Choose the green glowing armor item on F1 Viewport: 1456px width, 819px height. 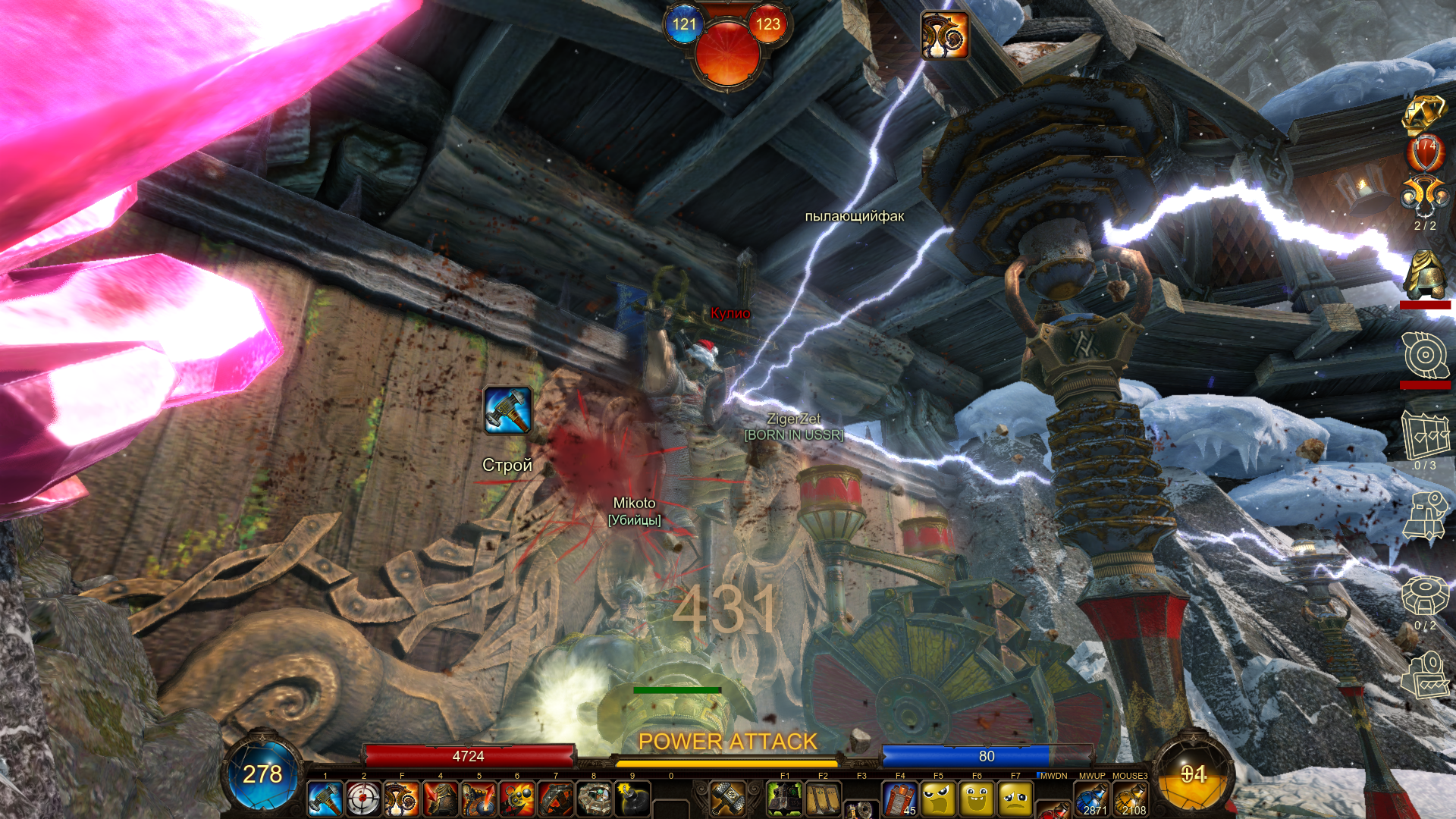pos(785,799)
